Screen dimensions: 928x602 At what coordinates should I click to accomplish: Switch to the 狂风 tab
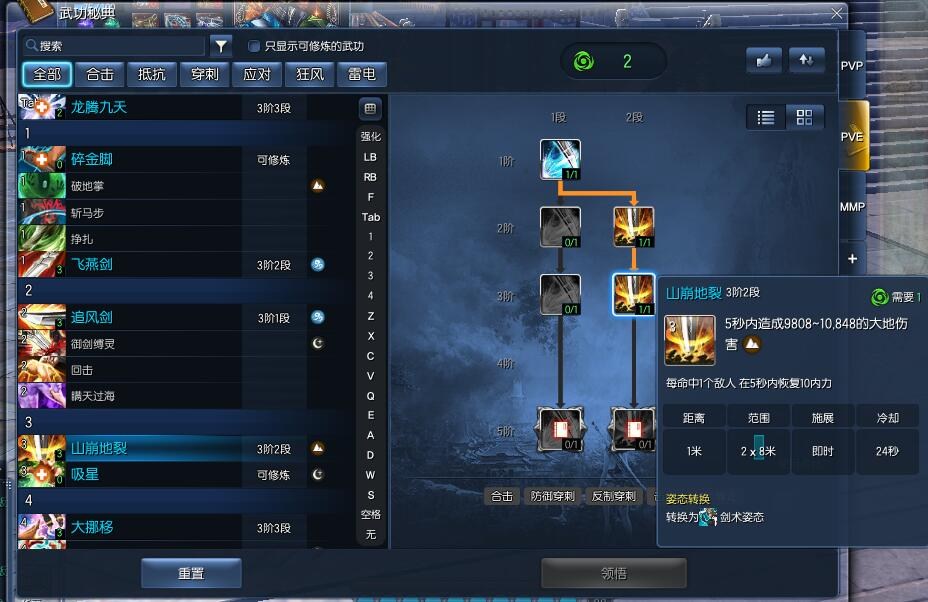click(x=309, y=74)
